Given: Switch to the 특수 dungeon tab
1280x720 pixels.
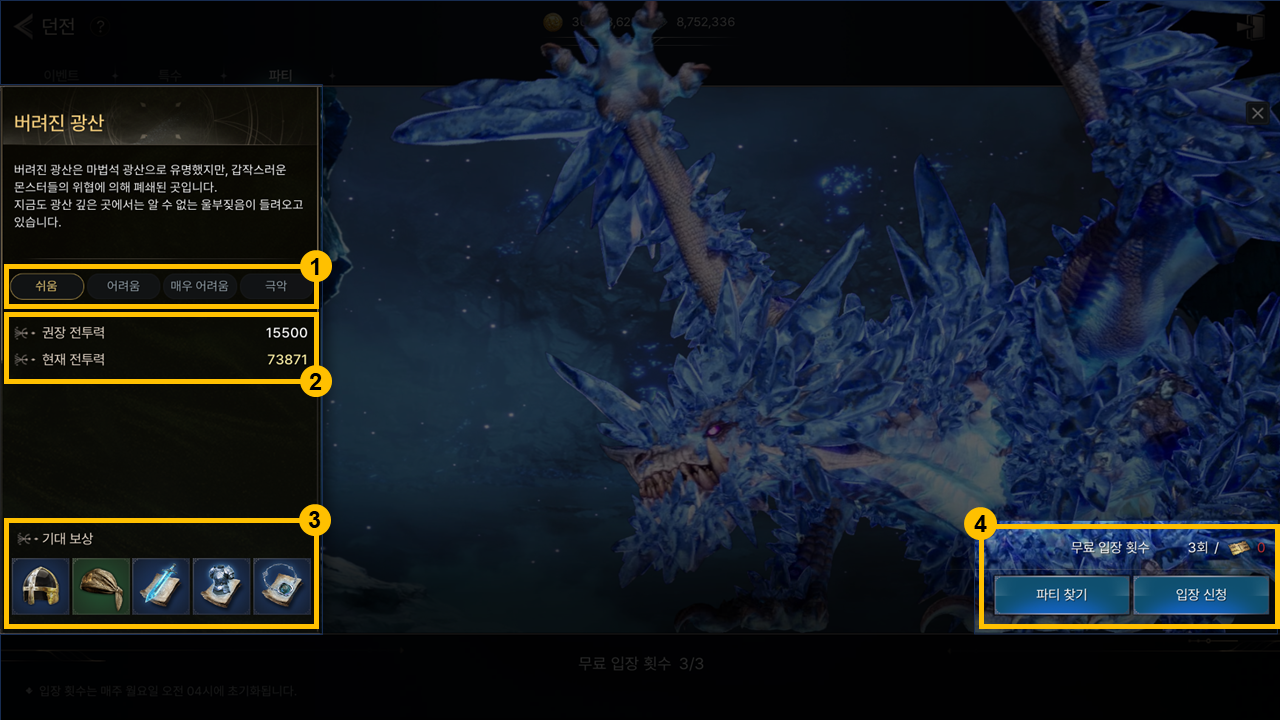Looking at the screenshot, I should pyautogui.click(x=170, y=75).
